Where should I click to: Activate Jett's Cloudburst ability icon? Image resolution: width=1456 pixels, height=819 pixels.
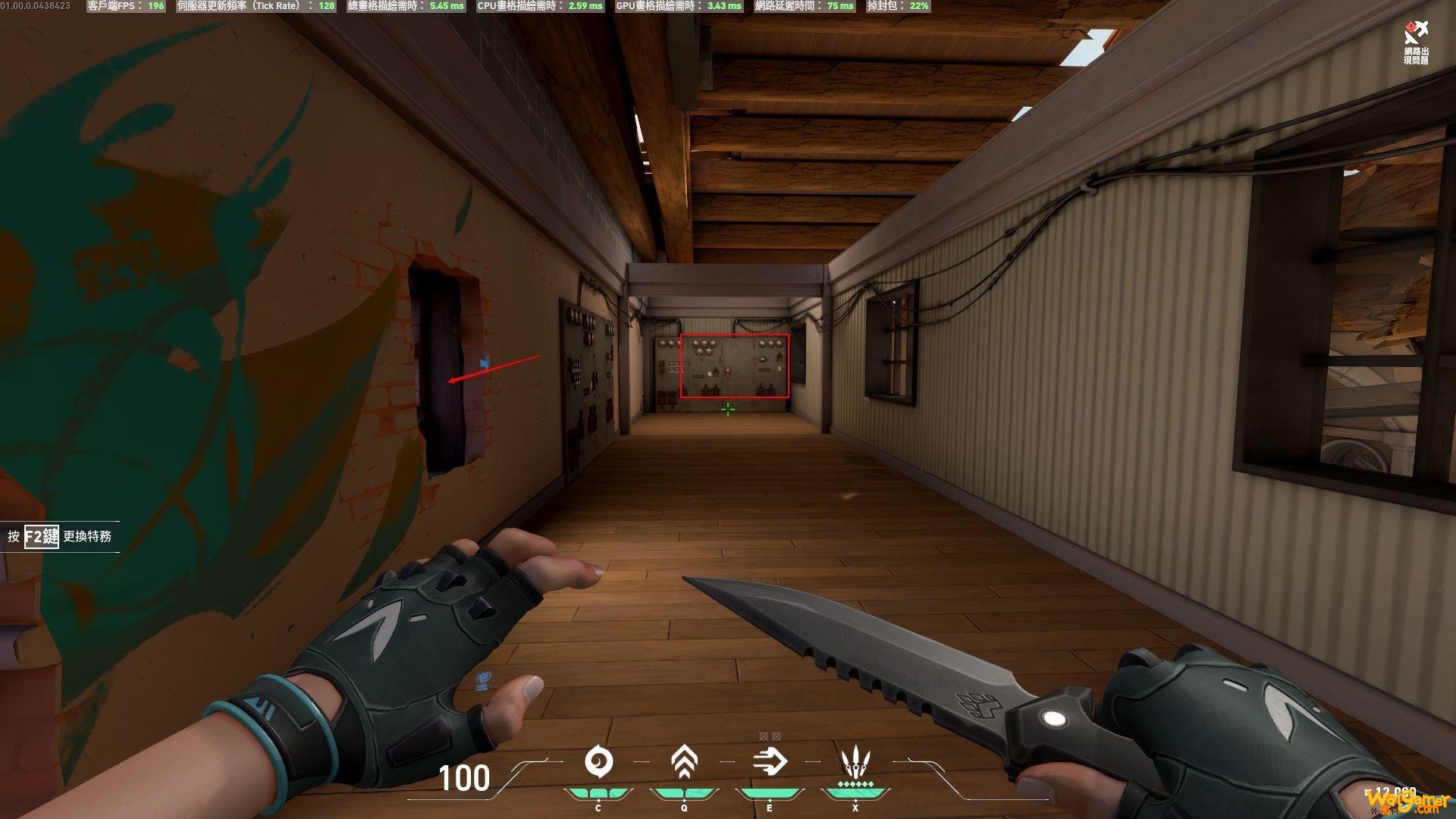pyautogui.click(x=598, y=761)
